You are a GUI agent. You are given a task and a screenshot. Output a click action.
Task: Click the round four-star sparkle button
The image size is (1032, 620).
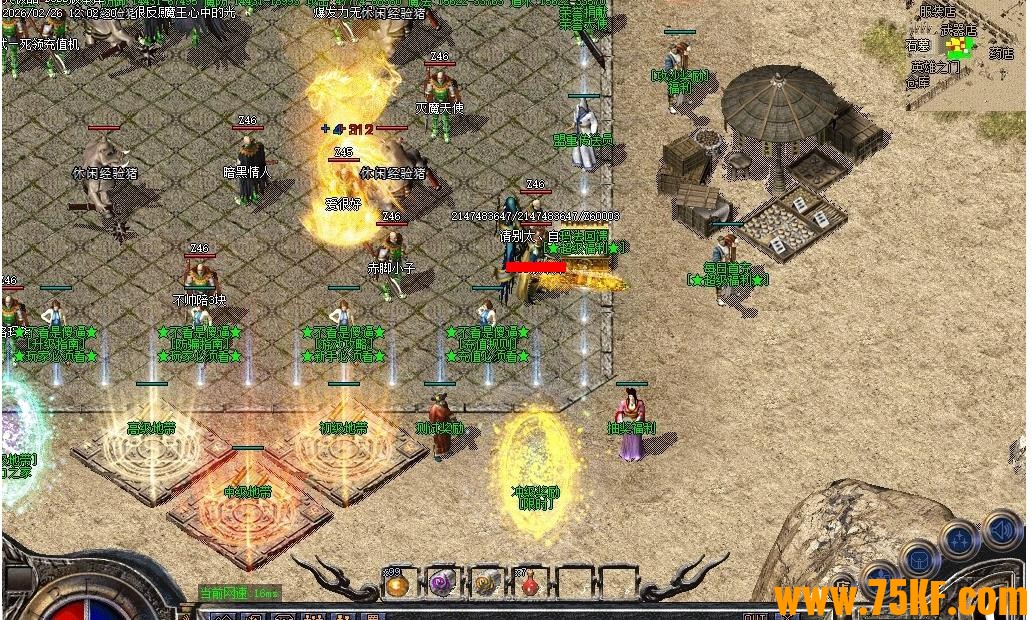tap(960, 541)
